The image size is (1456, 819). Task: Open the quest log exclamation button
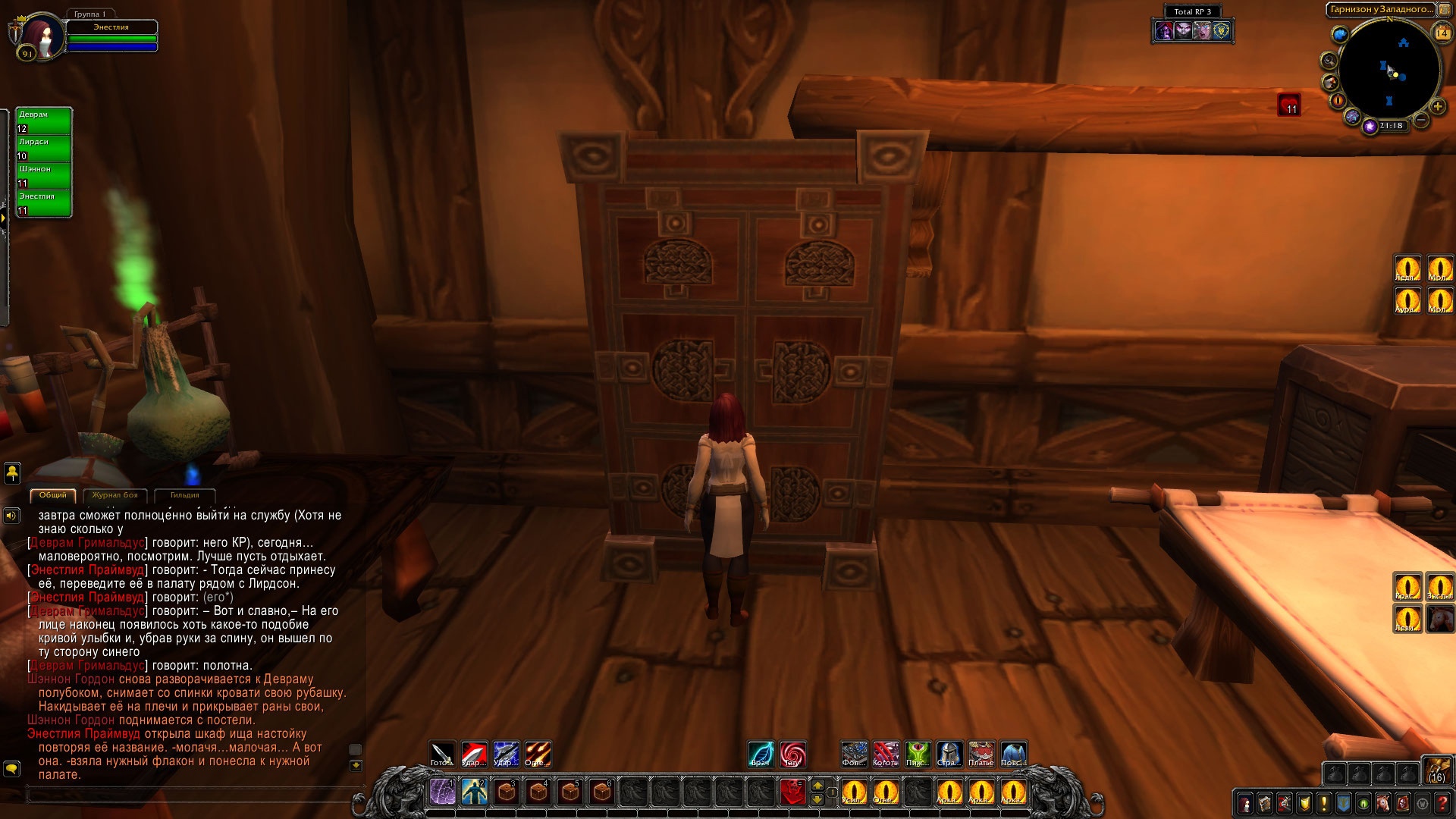[x=1323, y=803]
